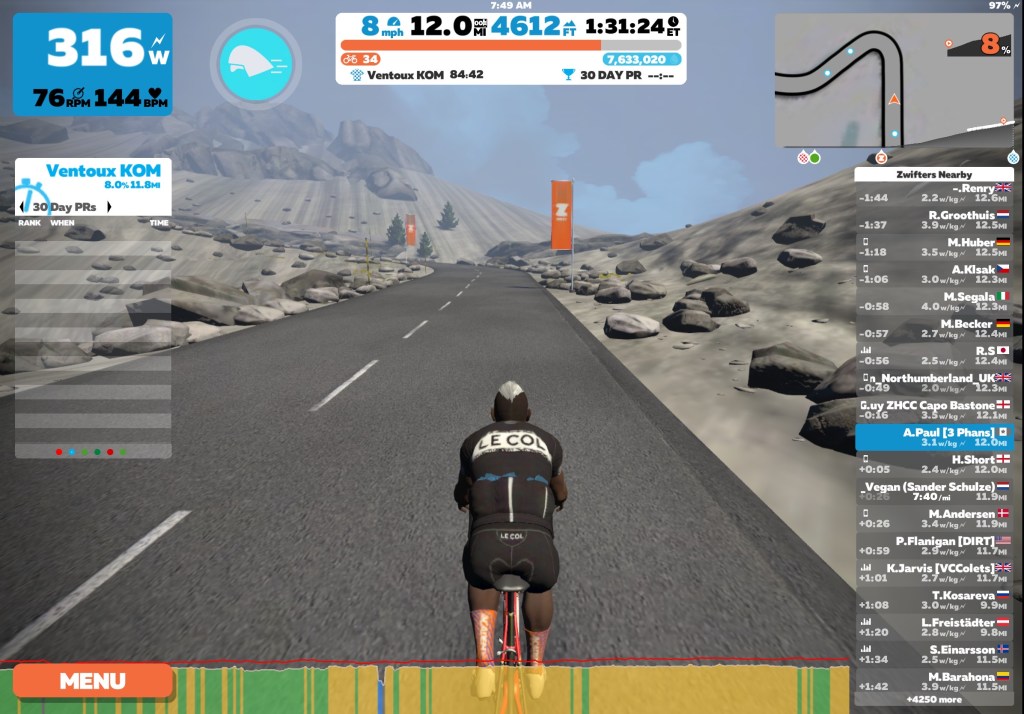This screenshot has height=714, width=1024.
Task: Choose H.Short in the nearby riders list
Action: [x=934, y=464]
